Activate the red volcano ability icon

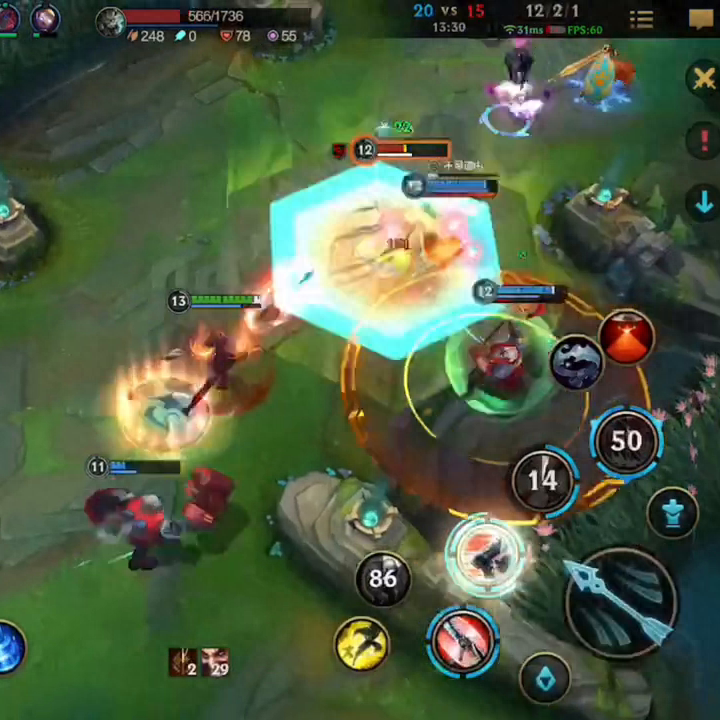[627, 338]
